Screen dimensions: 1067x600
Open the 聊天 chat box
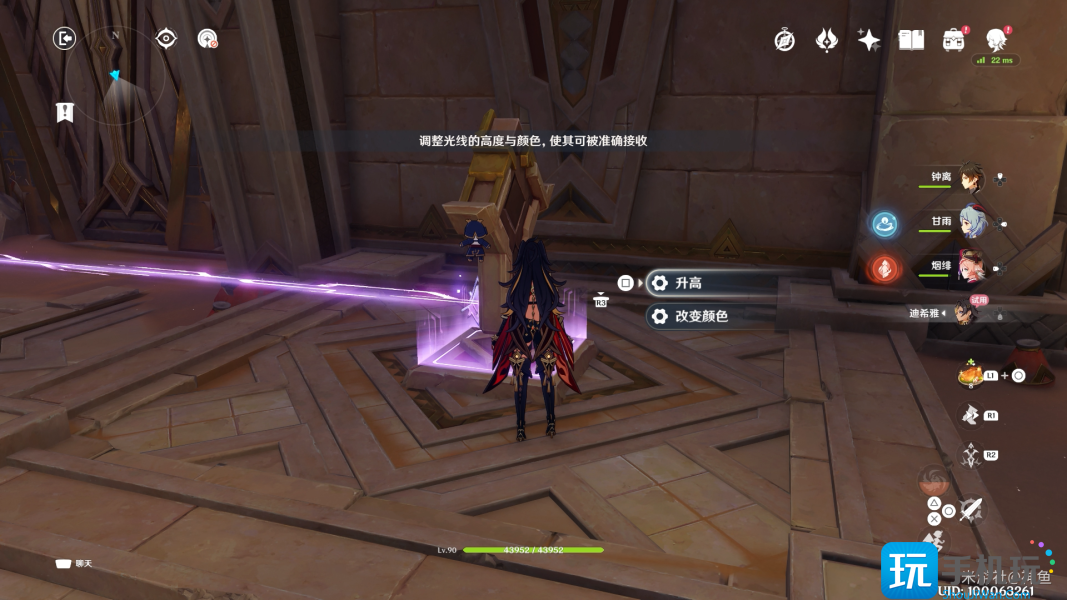pyautogui.click(x=77, y=563)
